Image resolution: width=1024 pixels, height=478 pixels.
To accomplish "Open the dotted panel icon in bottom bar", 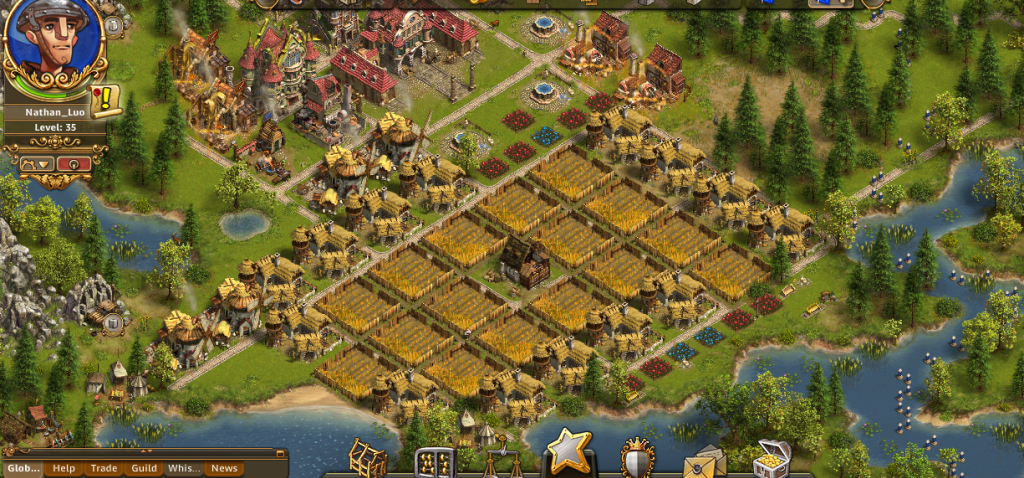I will (x=435, y=462).
